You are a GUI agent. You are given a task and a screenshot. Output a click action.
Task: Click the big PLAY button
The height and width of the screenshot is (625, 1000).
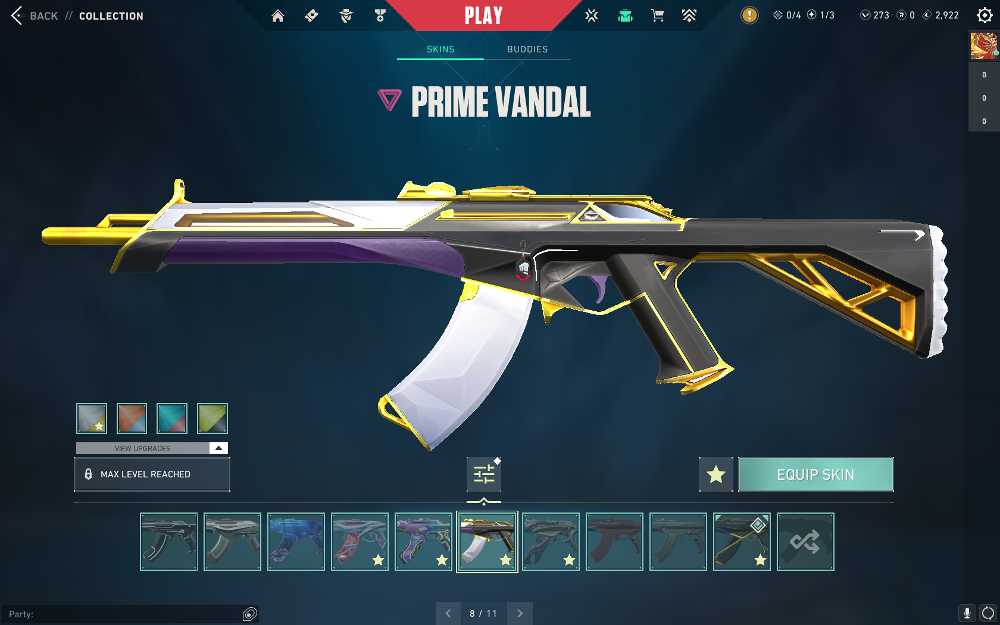pos(483,16)
